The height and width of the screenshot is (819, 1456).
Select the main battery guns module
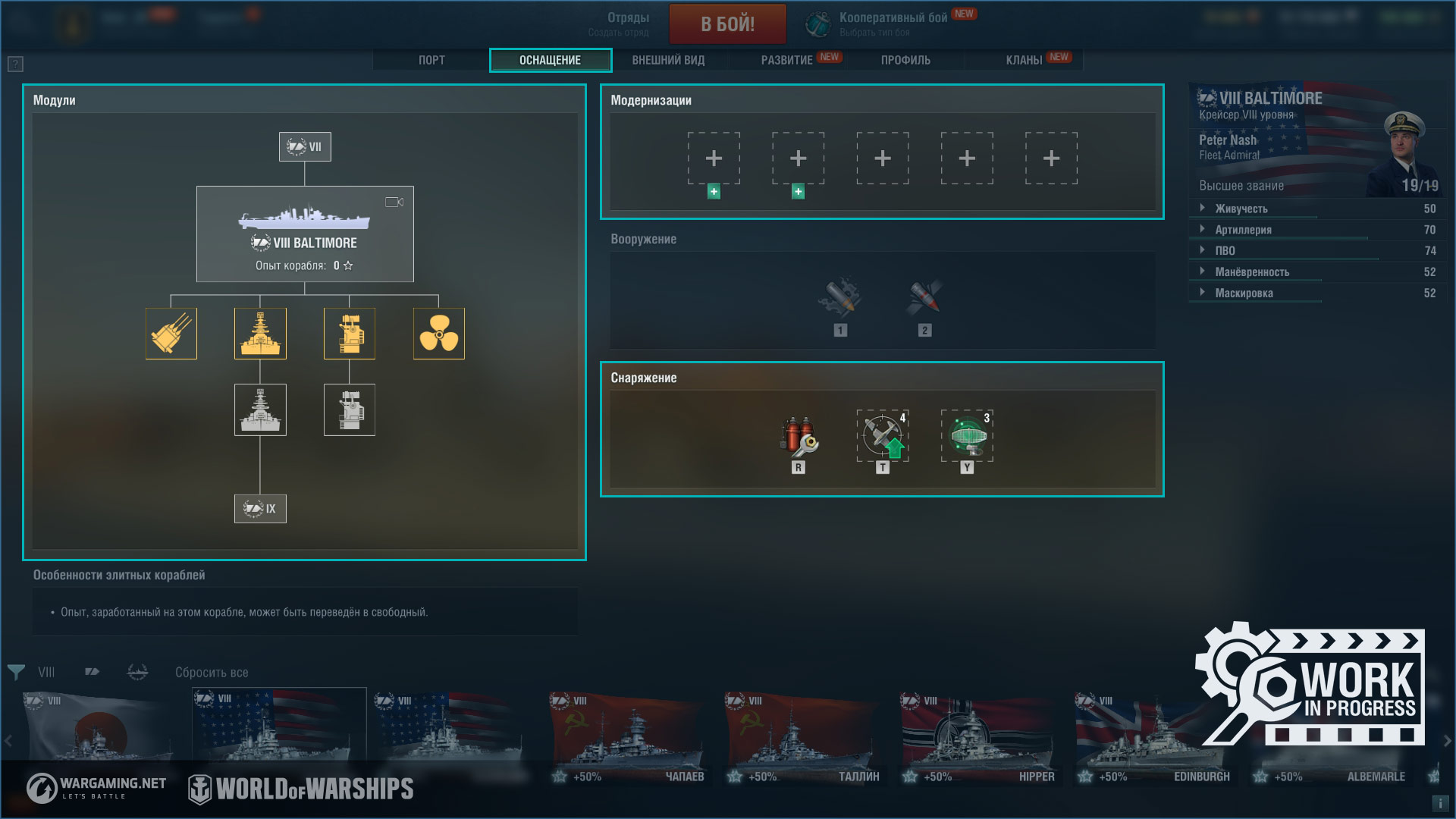(171, 334)
